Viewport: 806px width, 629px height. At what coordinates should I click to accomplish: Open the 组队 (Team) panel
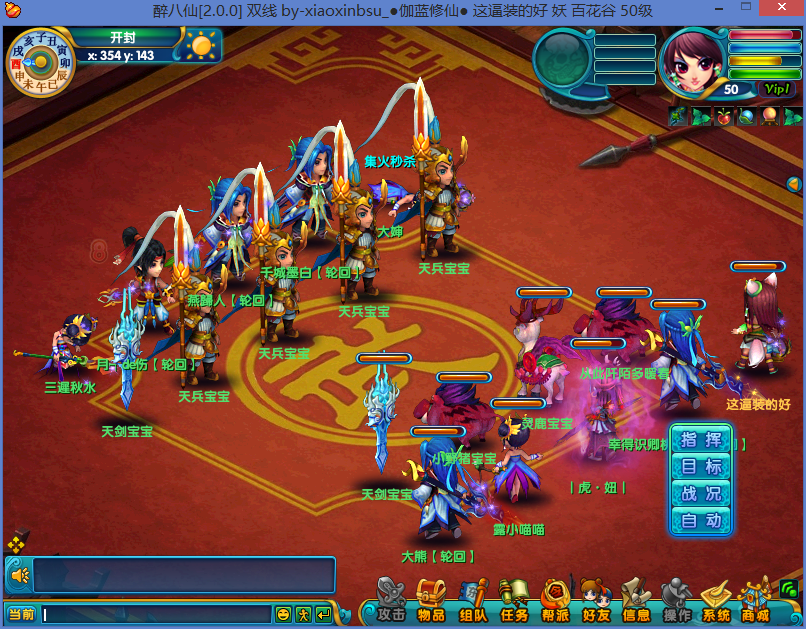pos(473,600)
